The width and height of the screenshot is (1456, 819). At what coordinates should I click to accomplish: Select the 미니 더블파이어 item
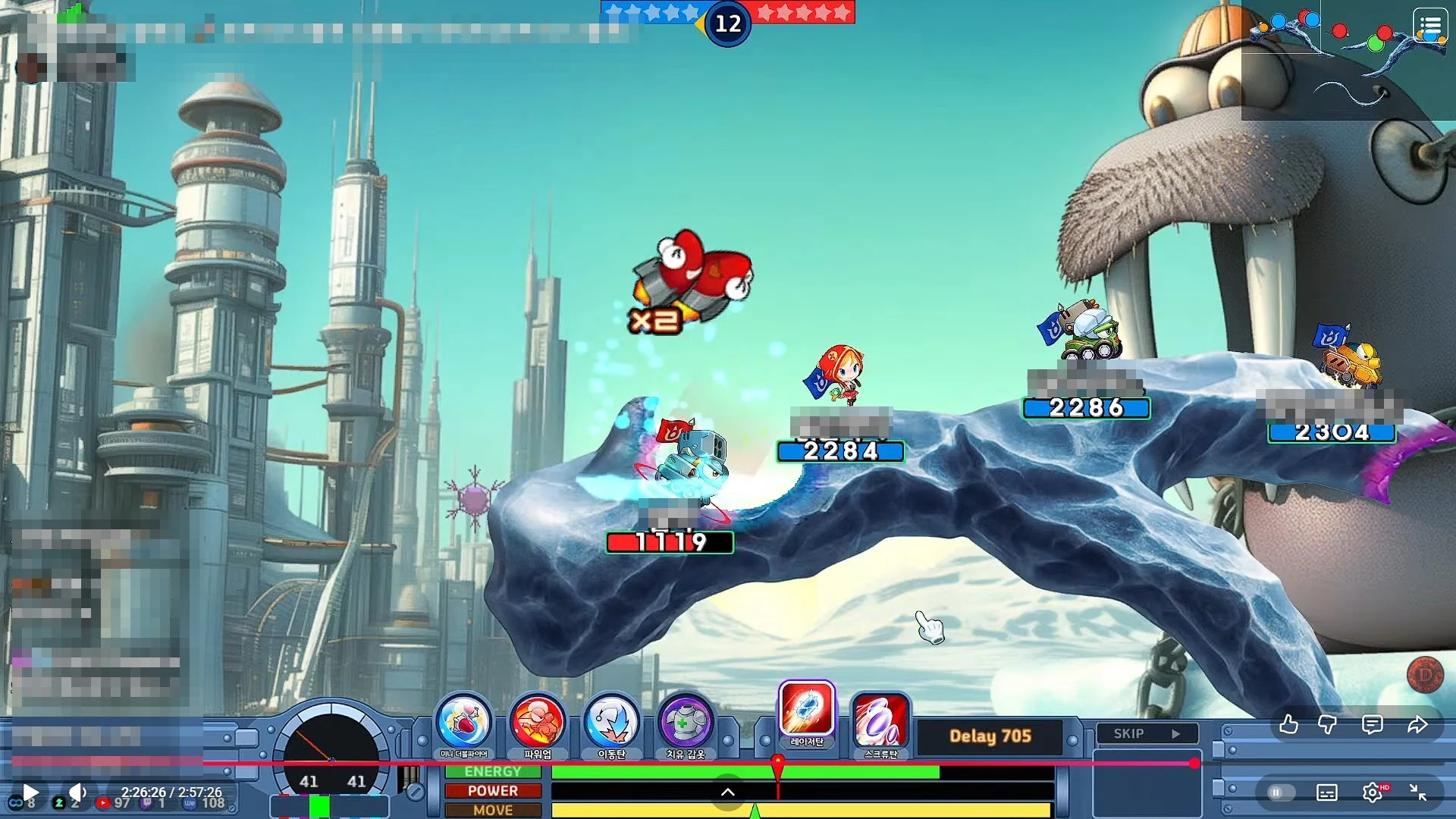463,723
